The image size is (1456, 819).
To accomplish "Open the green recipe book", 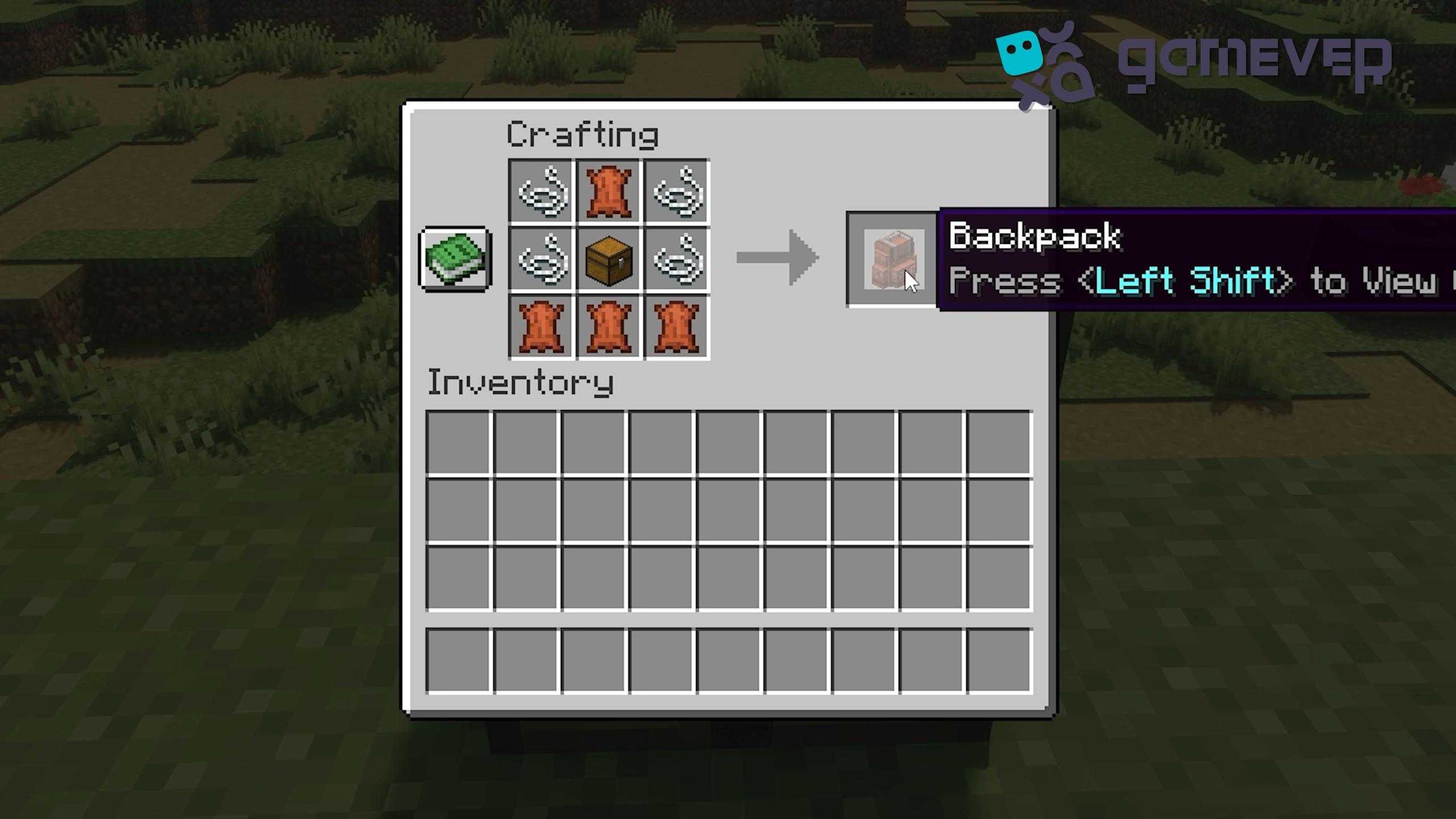I will tap(455, 259).
